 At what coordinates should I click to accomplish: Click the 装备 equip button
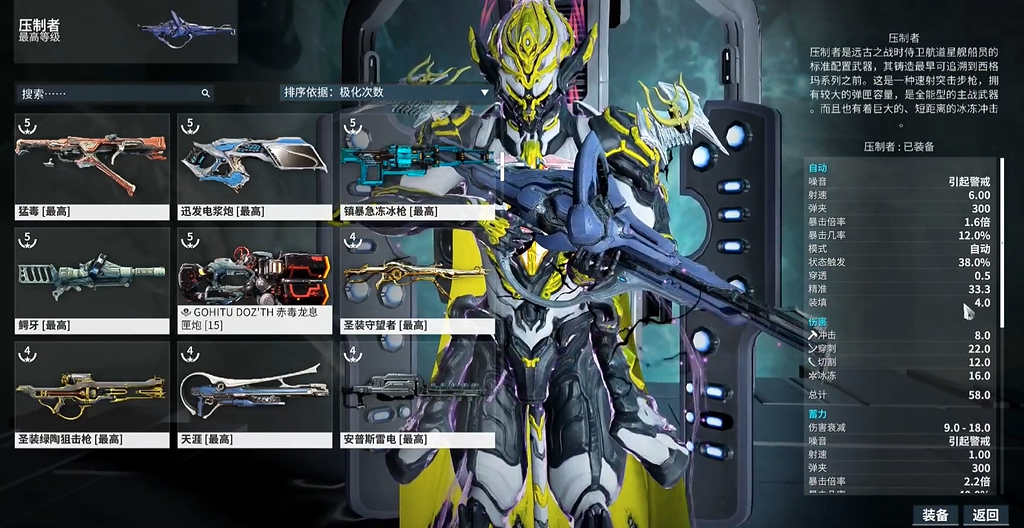[x=935, y=515]
